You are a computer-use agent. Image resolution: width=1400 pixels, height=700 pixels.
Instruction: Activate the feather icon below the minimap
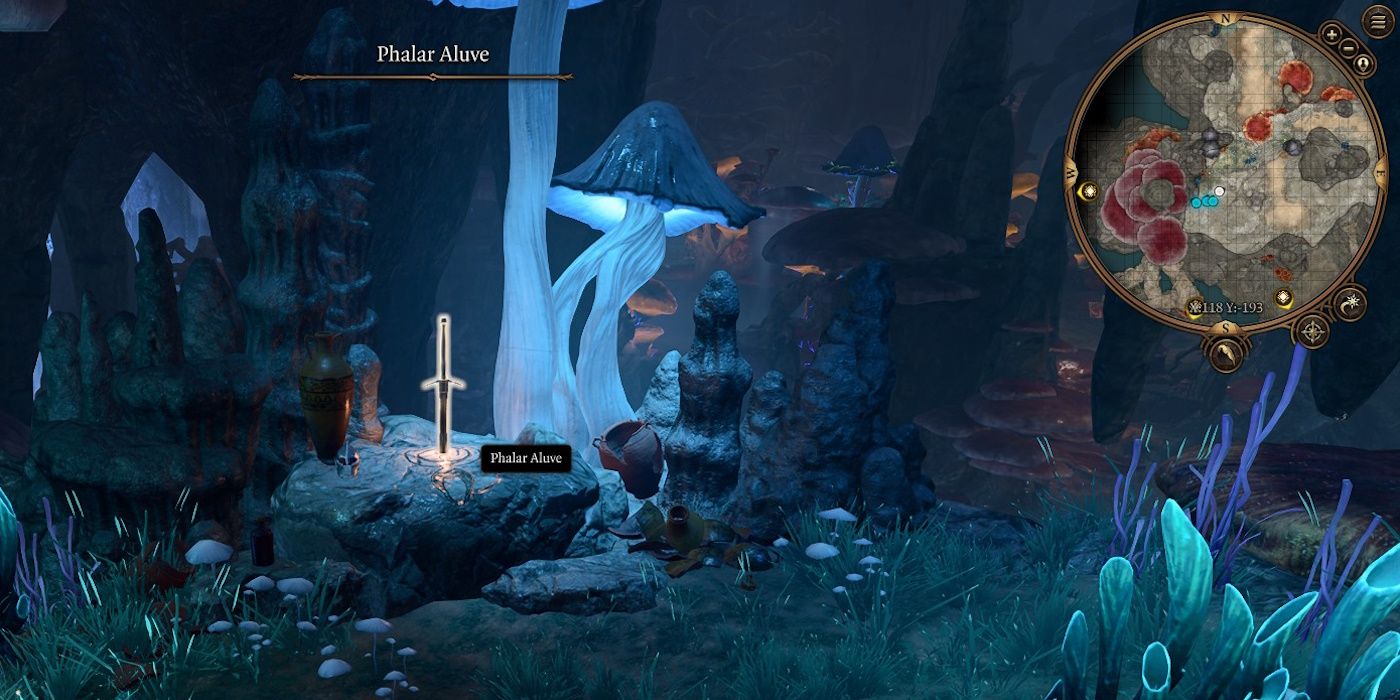[1226, 353]
